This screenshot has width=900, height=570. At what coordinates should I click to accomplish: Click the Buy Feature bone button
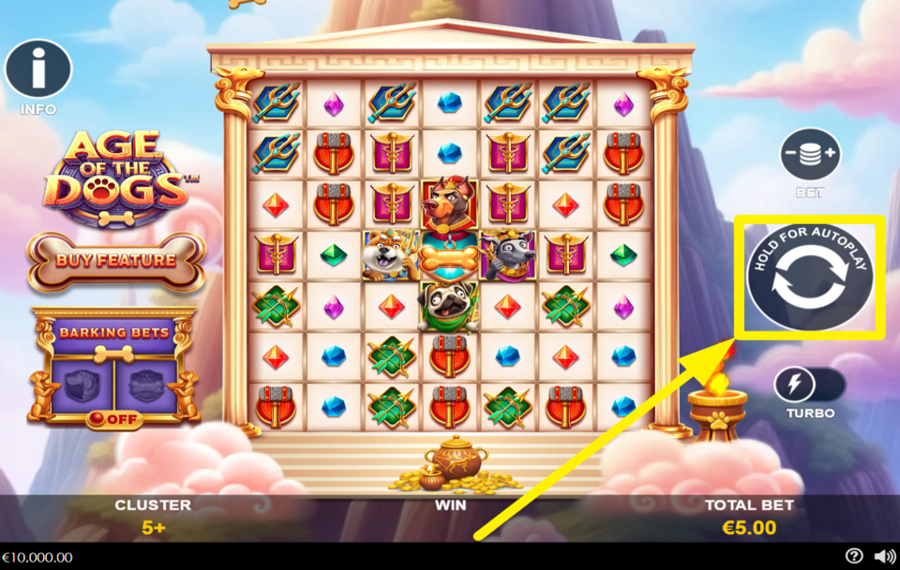coord(116,260)
